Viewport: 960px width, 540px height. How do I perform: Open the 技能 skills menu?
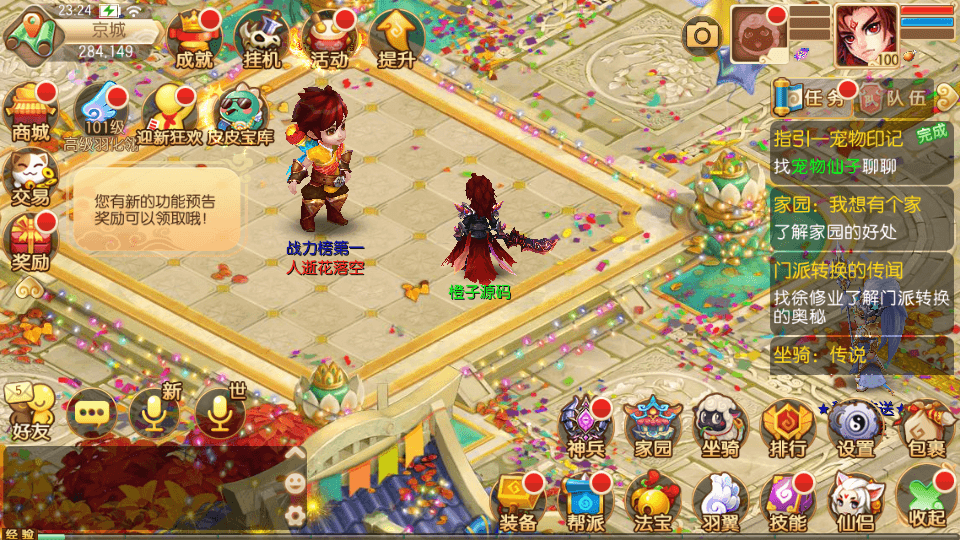[788, 500]
